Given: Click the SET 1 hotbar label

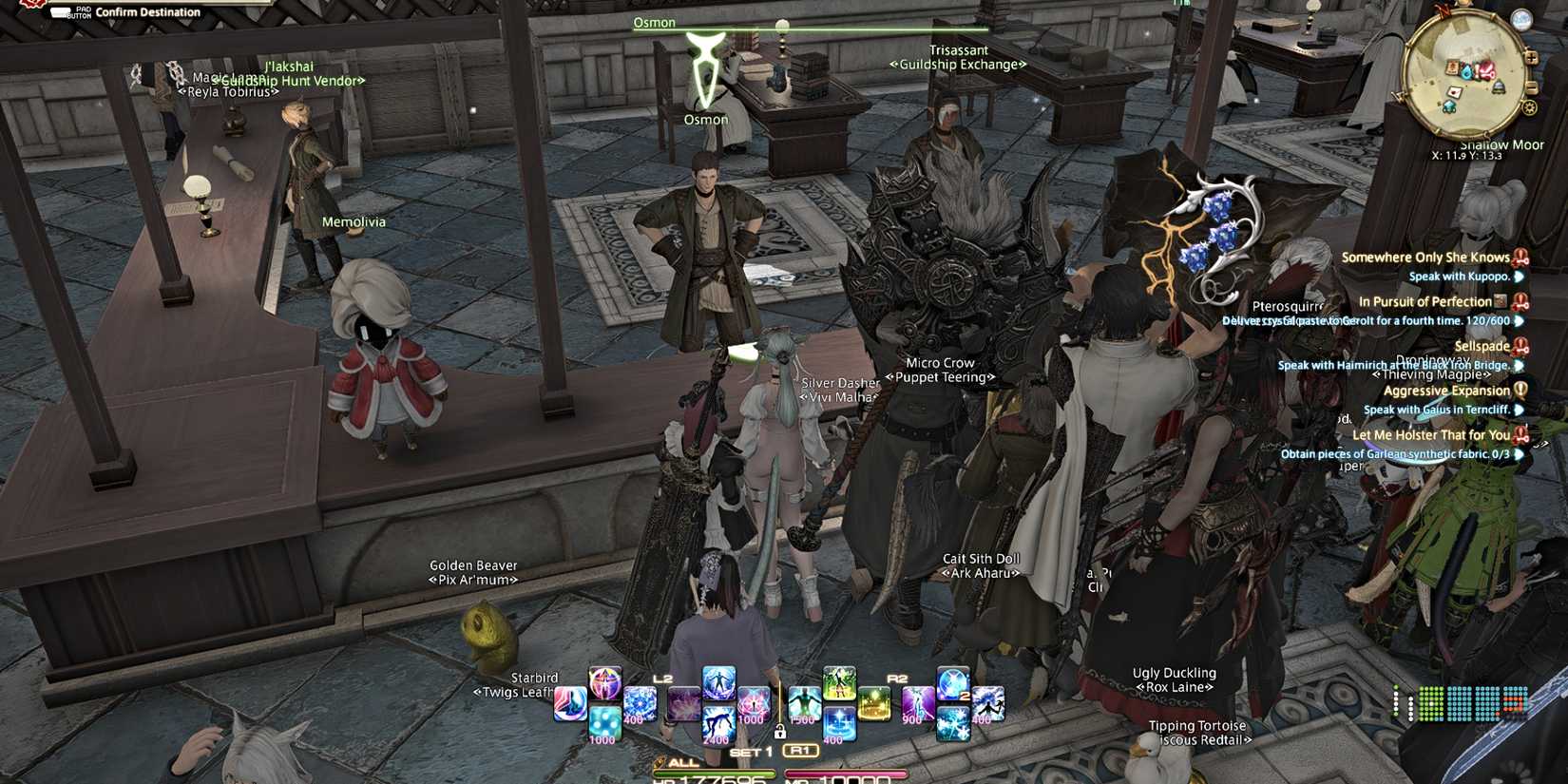Looking at the screenshot, I should [750, 751].
